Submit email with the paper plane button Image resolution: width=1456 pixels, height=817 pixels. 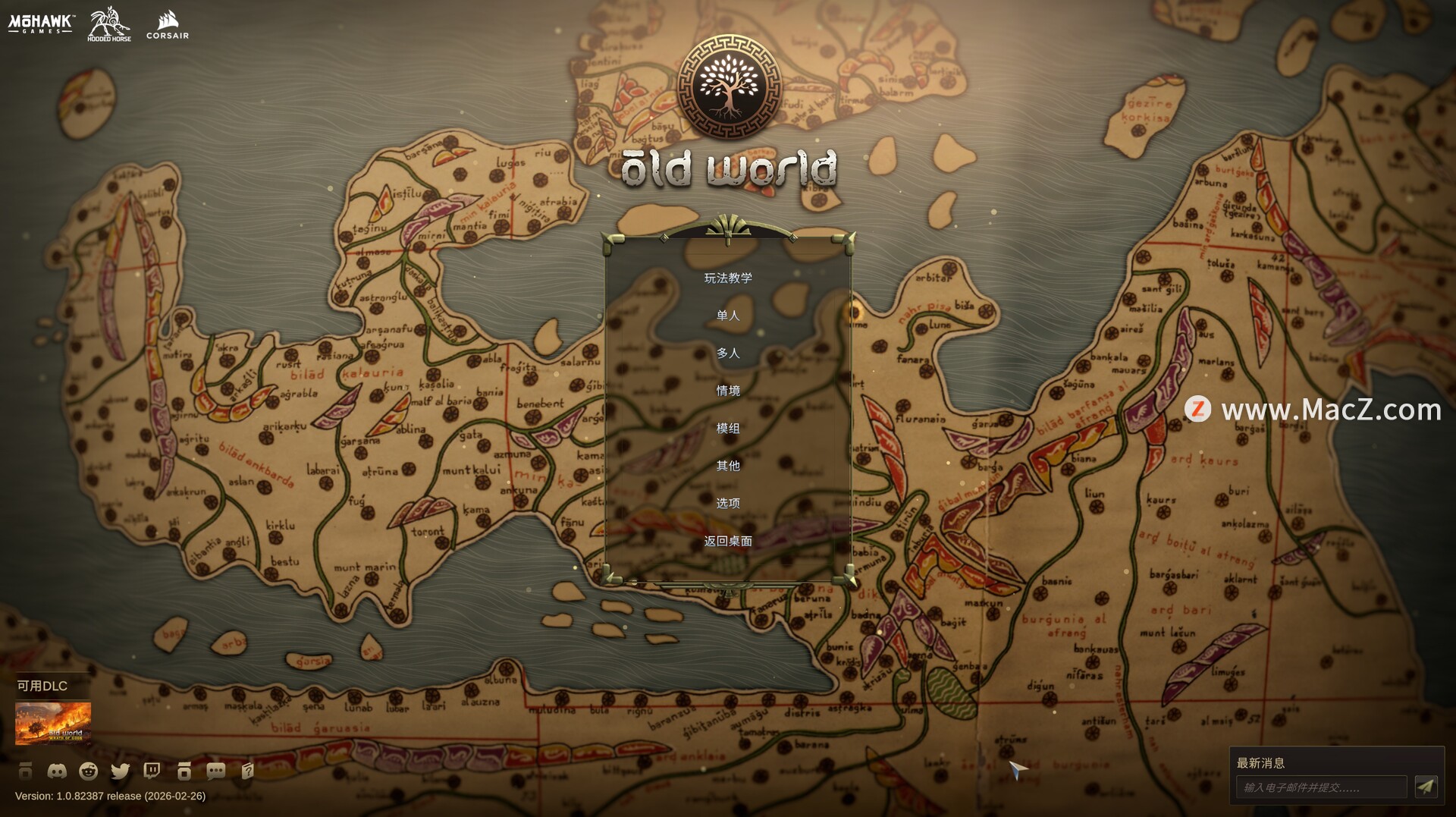pyautogui.click(x=1426, y=787)
